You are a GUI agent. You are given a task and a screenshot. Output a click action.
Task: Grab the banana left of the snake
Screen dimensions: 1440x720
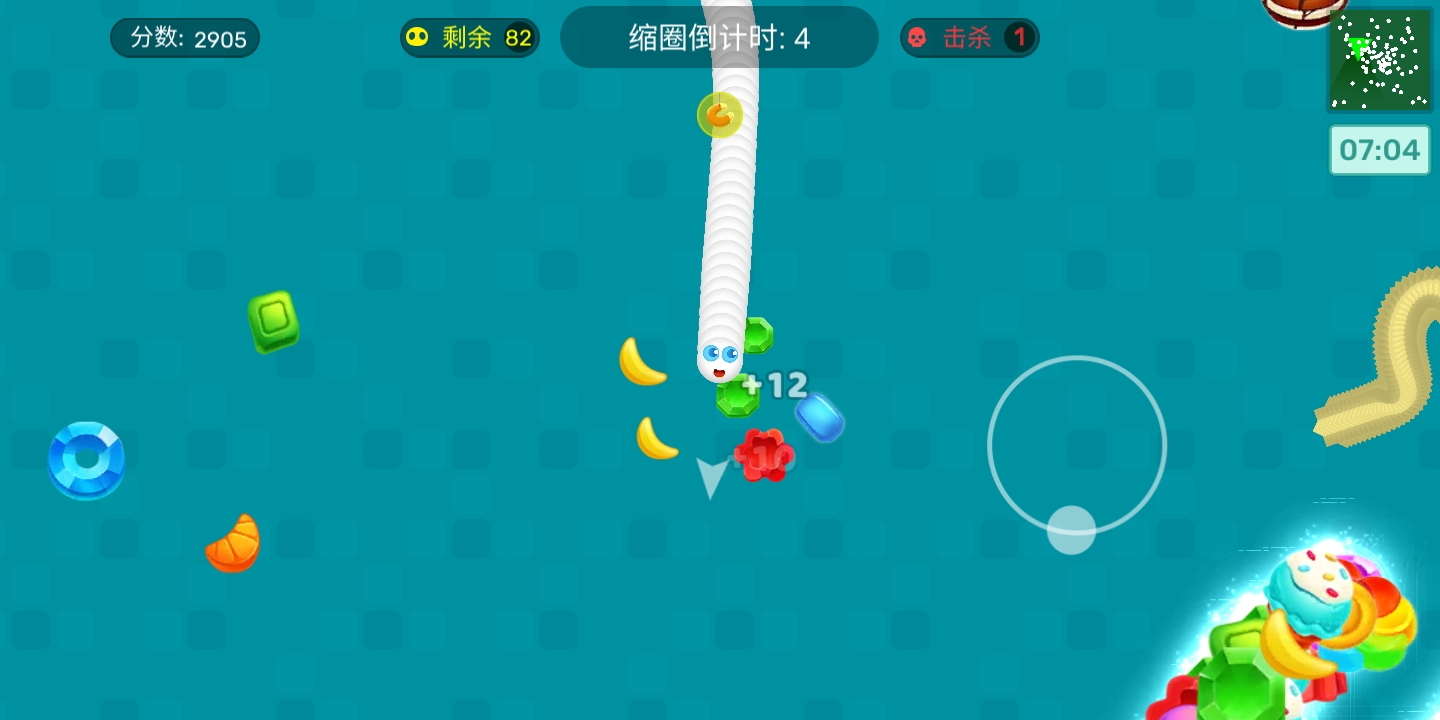pyautogui.click(x=643, y=363)
